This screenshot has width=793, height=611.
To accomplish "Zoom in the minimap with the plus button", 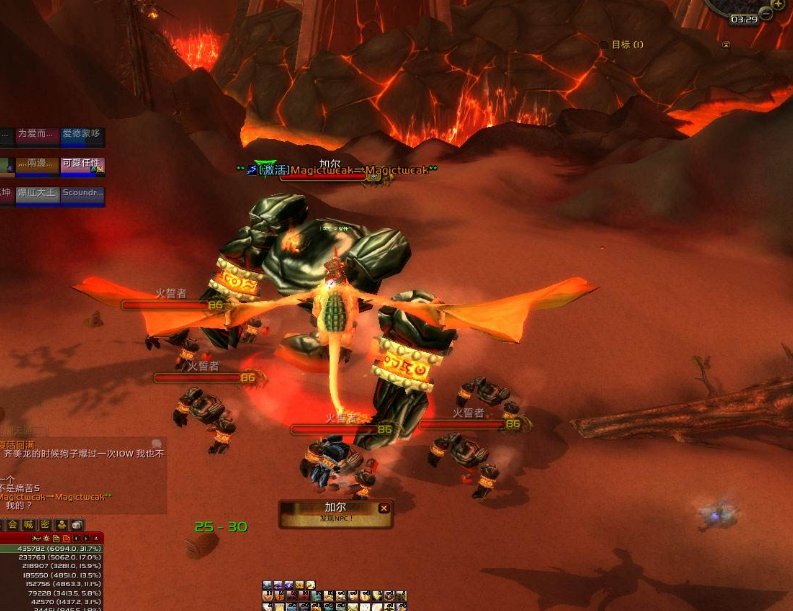I will 776,3.
